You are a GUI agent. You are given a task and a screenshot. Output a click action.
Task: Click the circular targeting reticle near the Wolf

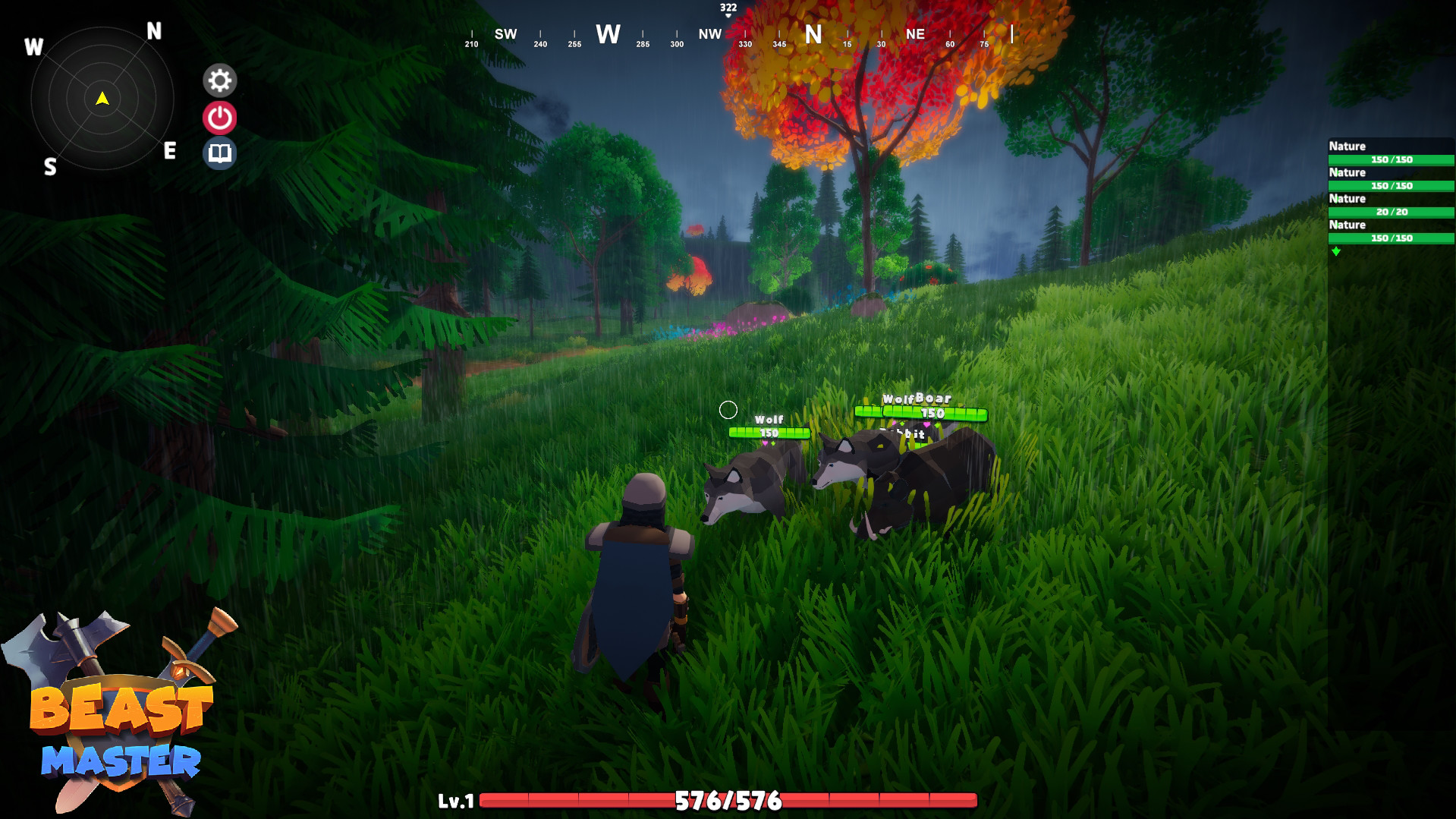[729, 409]
